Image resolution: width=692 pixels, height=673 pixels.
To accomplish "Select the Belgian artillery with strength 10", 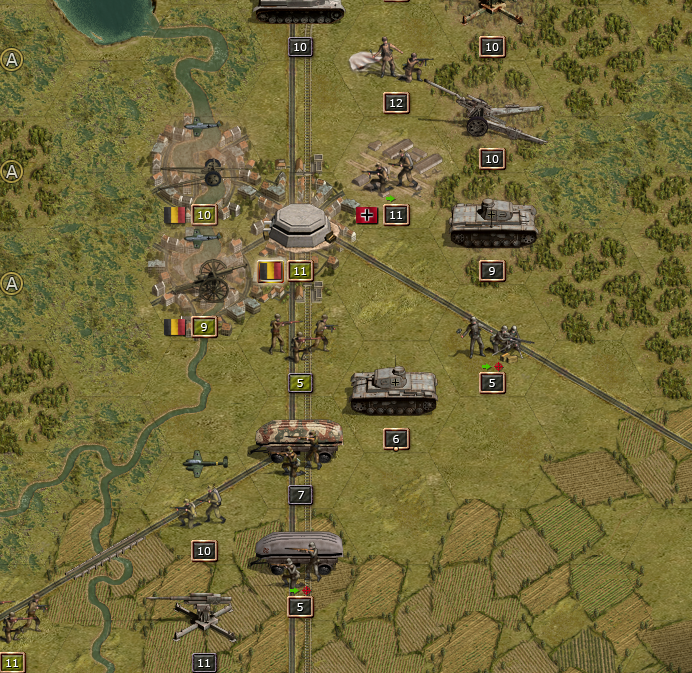I will pyautogui.click(x=207, y=172).
